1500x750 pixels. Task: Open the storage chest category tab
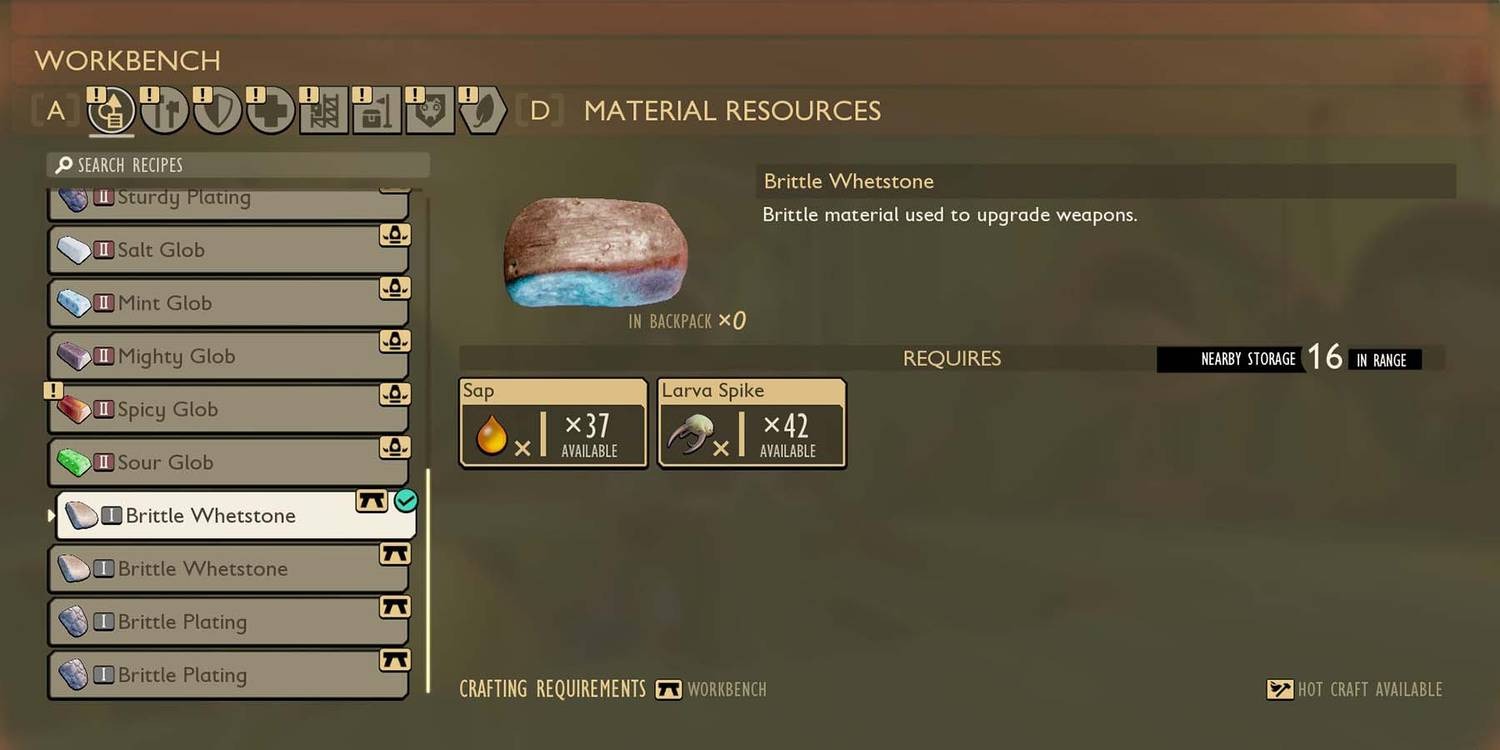(377, 111)
